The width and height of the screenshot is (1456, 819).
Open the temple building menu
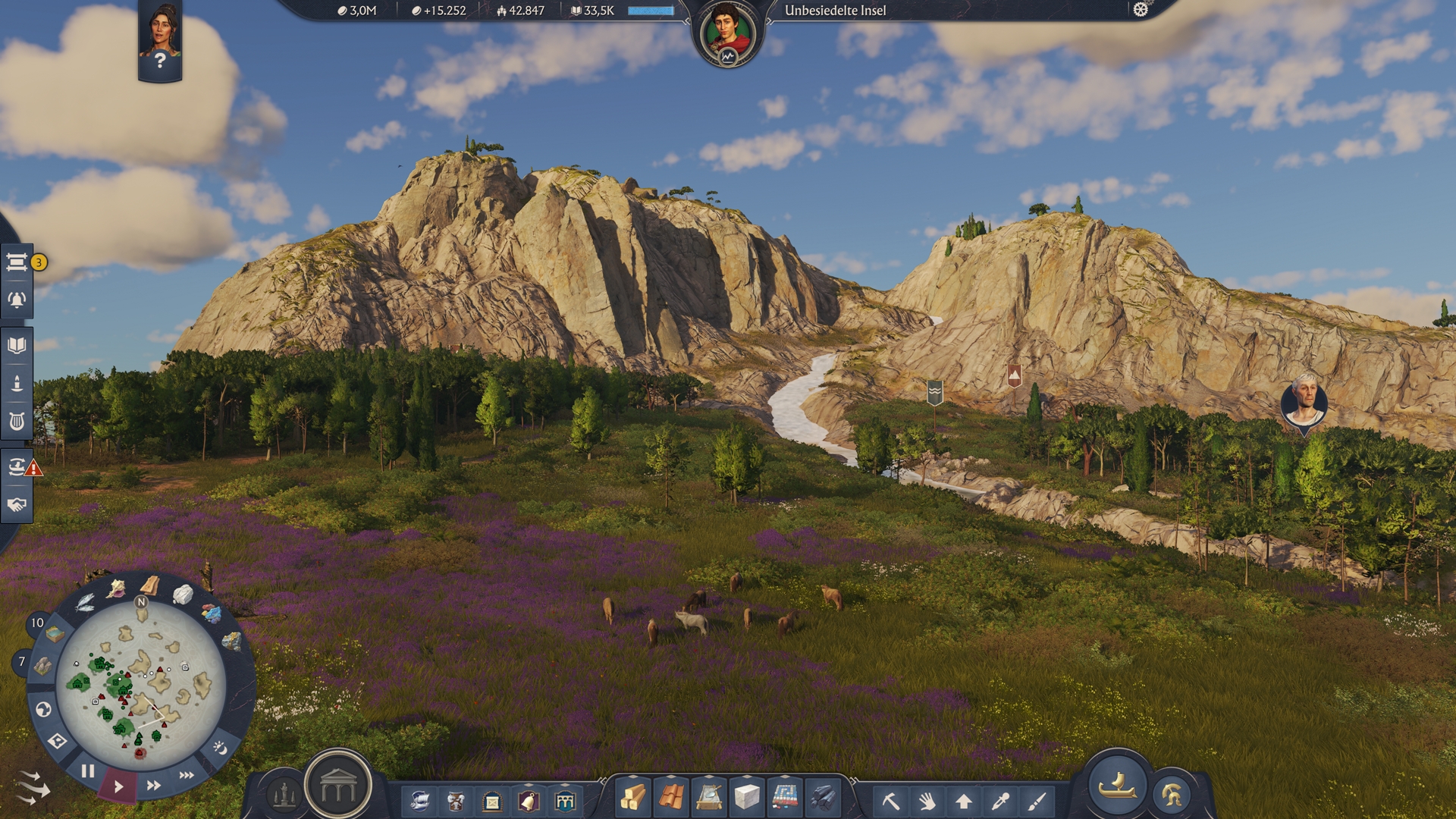338,788
